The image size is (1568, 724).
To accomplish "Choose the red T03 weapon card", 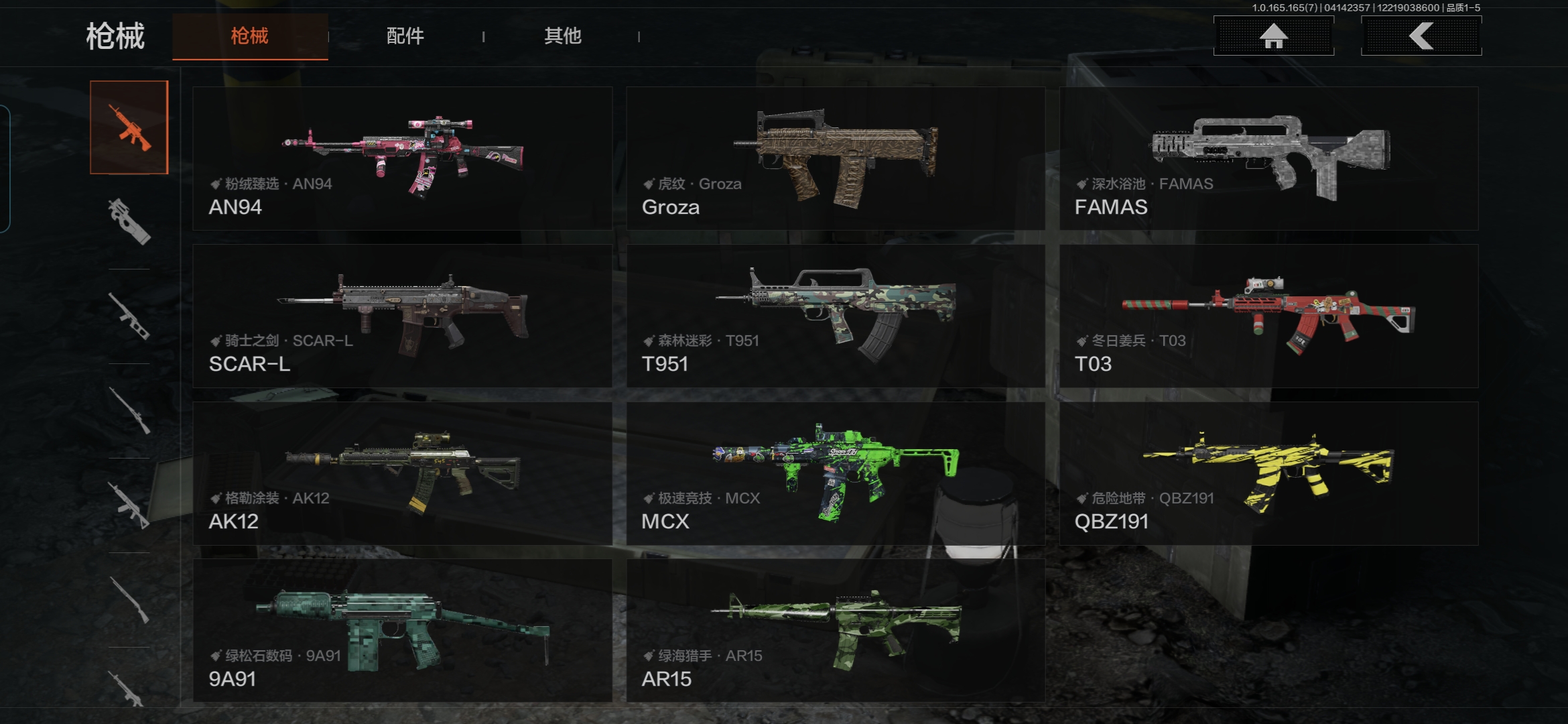I will 1268,316.
